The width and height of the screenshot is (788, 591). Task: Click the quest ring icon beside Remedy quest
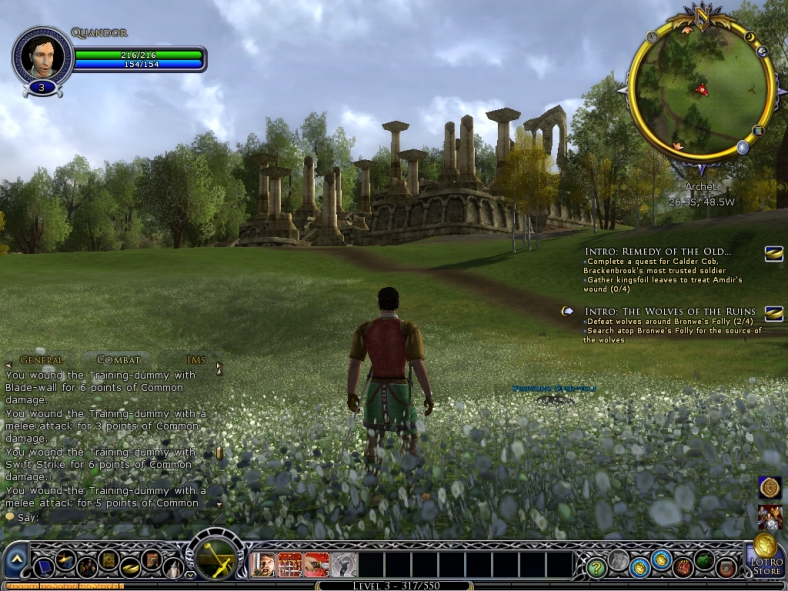[x=773, y=254]
